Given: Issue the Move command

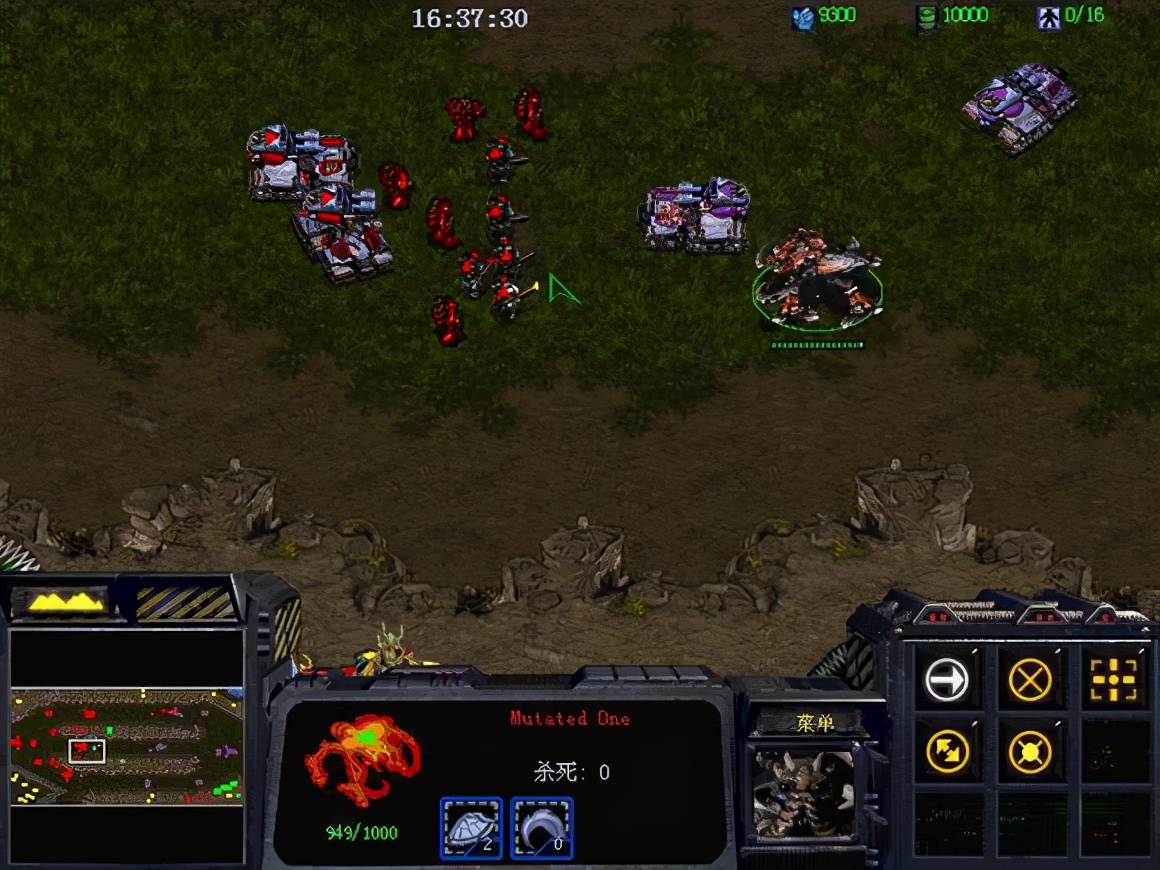Looking at the screenshot, I should [946, 681].
